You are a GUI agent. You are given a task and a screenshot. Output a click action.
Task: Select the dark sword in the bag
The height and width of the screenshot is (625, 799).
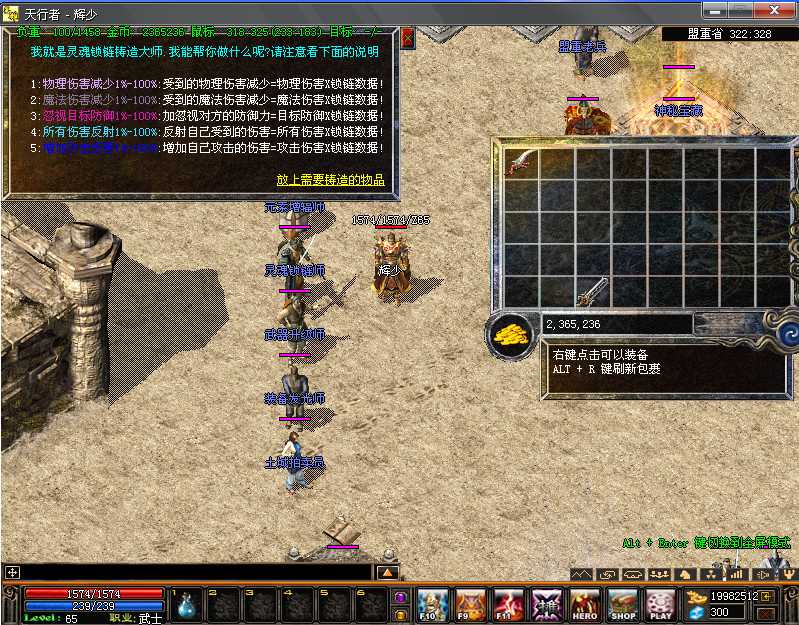tap(592, 291)
